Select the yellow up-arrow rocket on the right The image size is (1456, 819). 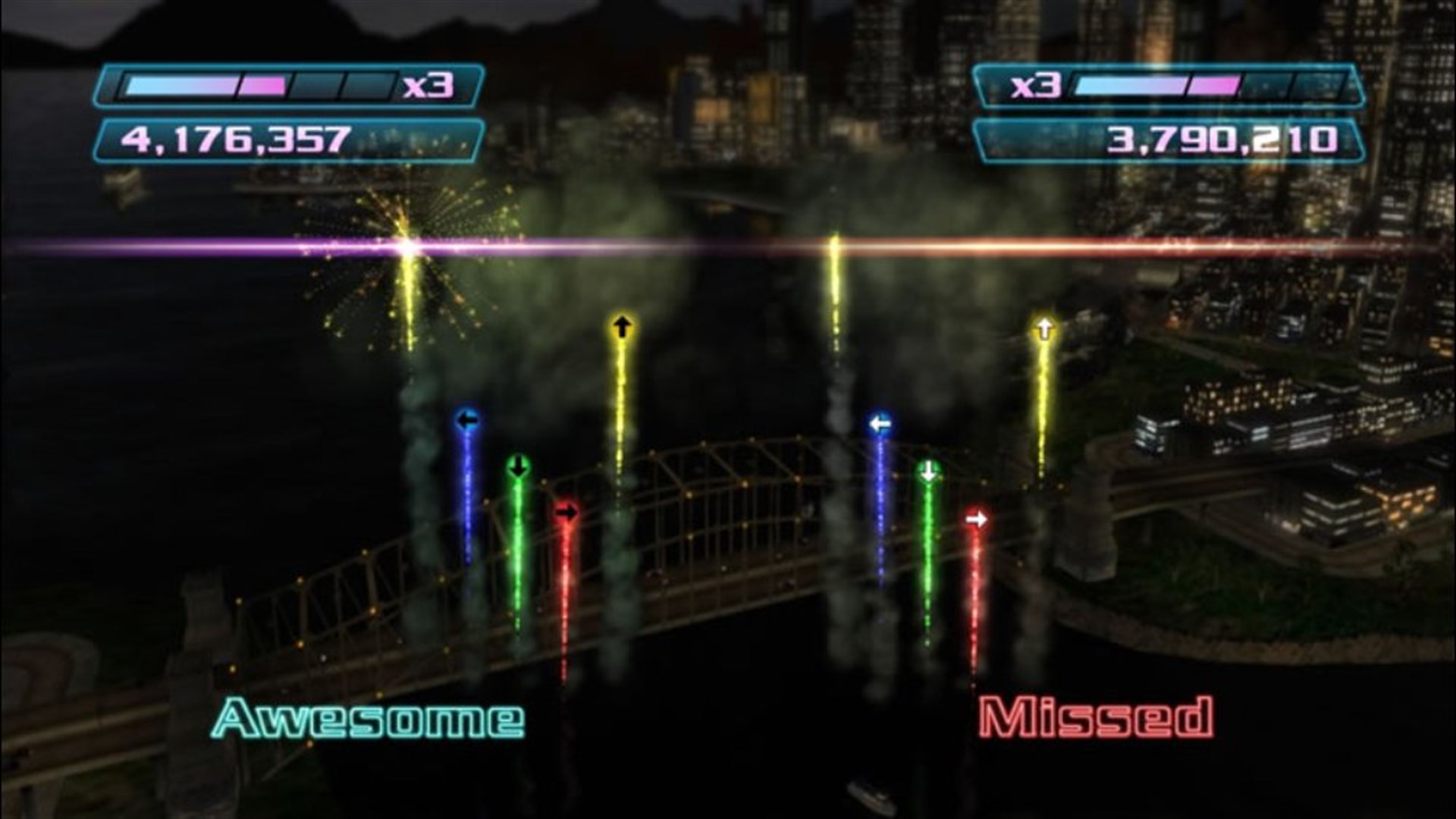1043,326
